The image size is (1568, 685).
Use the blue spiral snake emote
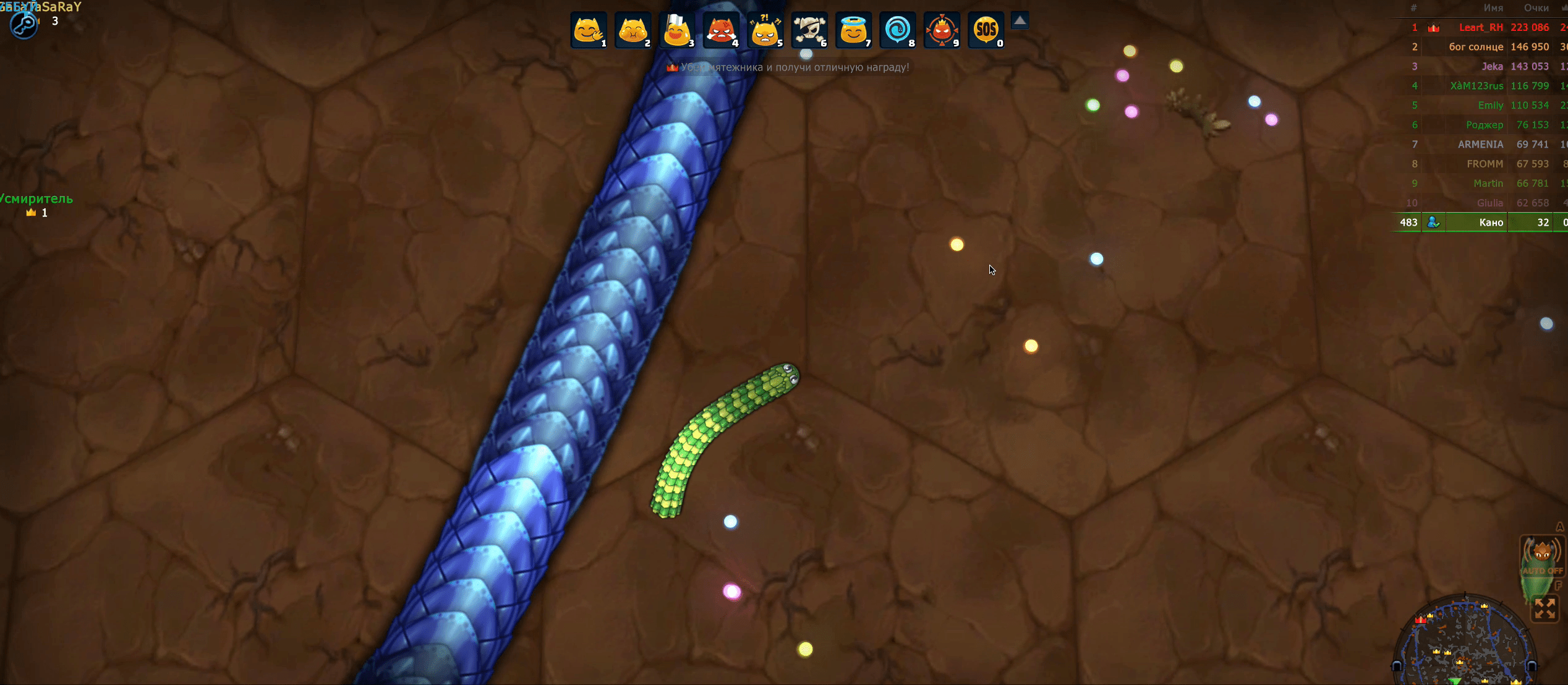[x=897, y=30]
